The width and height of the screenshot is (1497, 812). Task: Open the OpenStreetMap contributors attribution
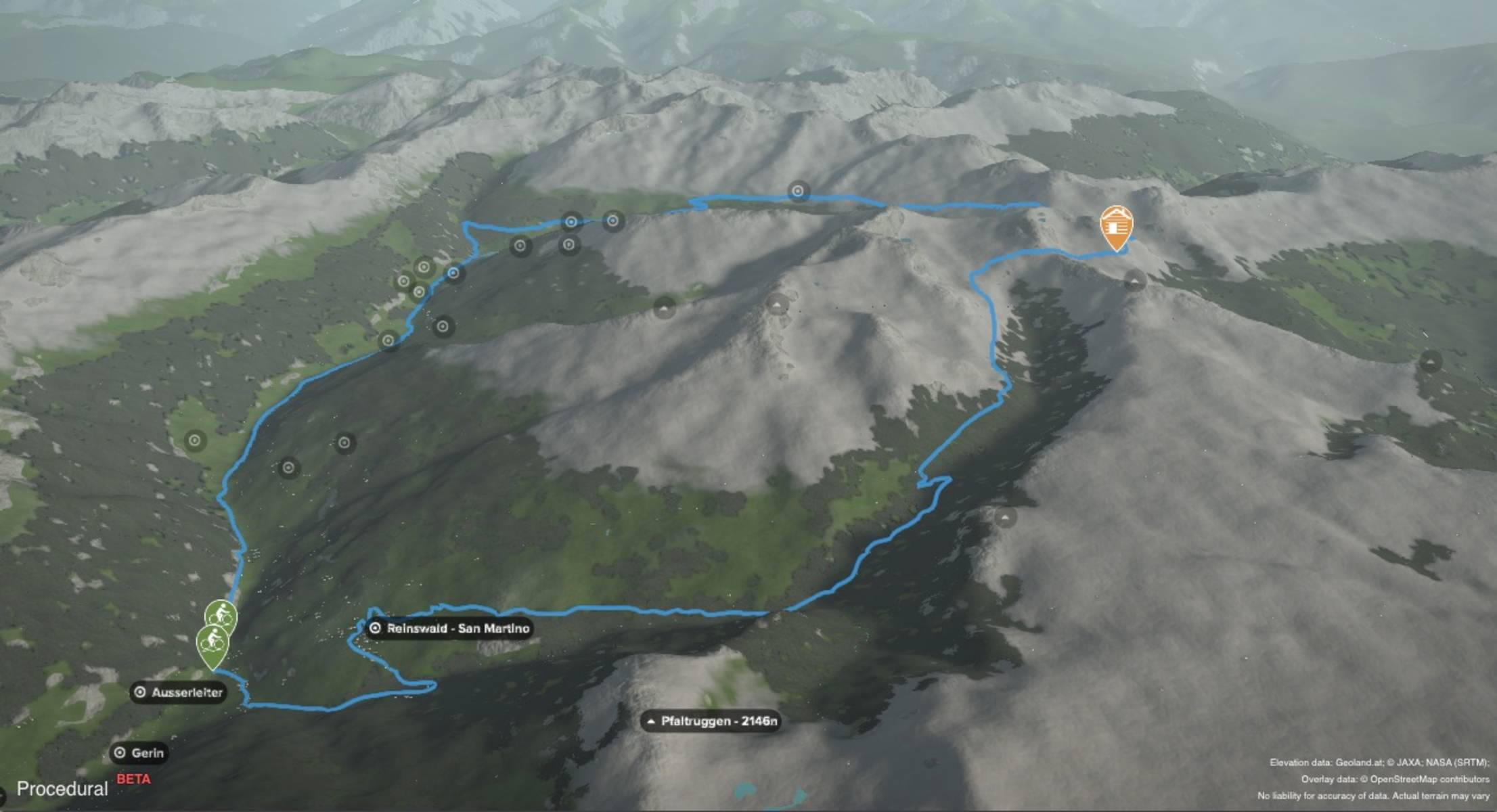(1429, 779)
